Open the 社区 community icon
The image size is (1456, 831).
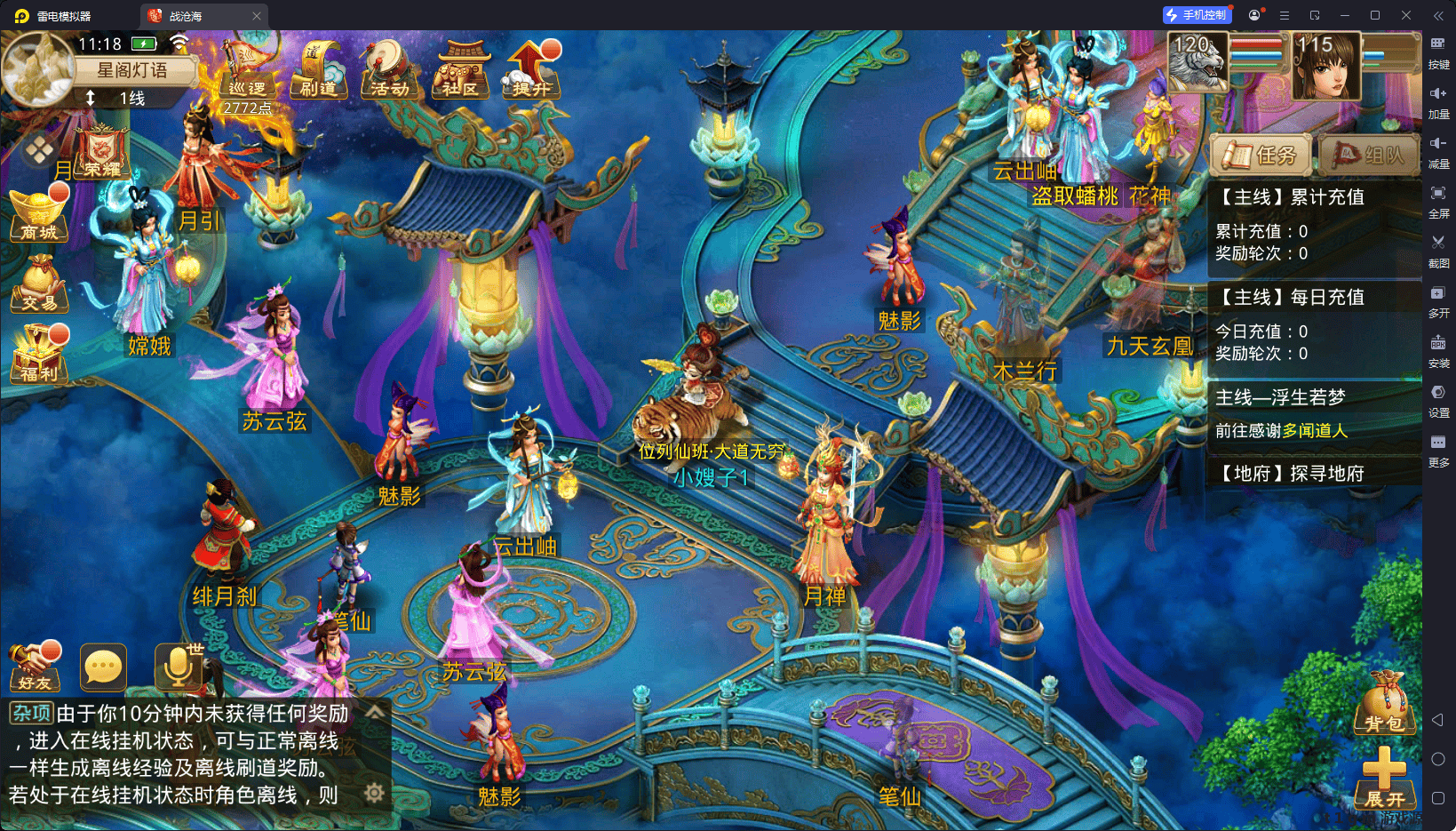(460, 69)
